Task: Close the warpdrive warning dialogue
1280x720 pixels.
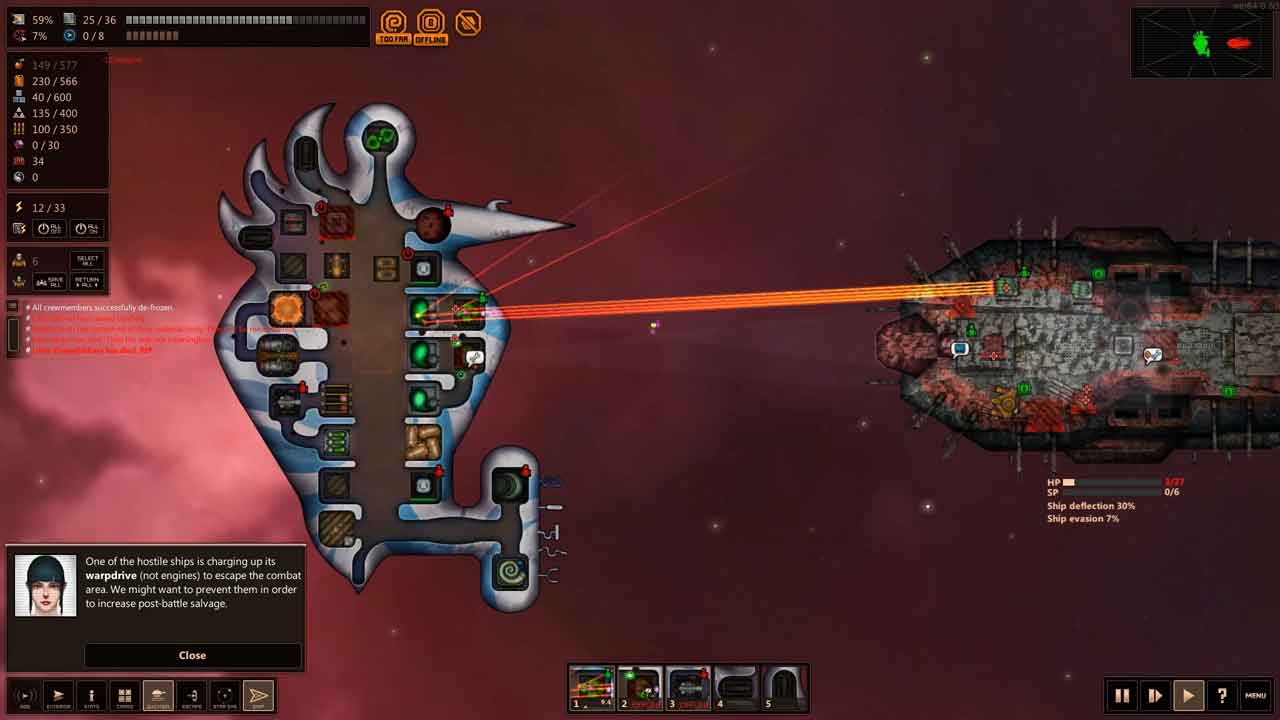Action: (x=192, y=655)
